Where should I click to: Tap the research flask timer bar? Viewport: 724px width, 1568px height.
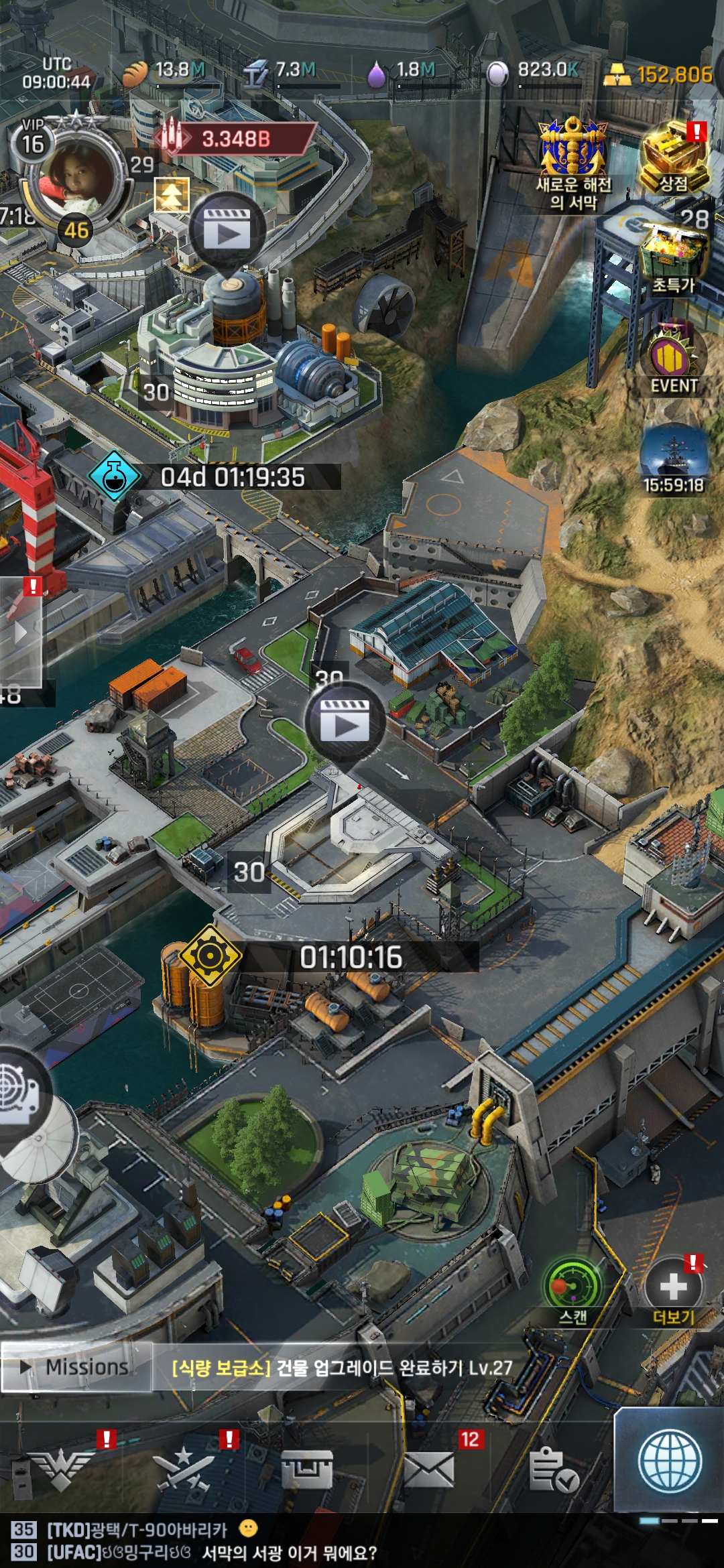point(215,477)
